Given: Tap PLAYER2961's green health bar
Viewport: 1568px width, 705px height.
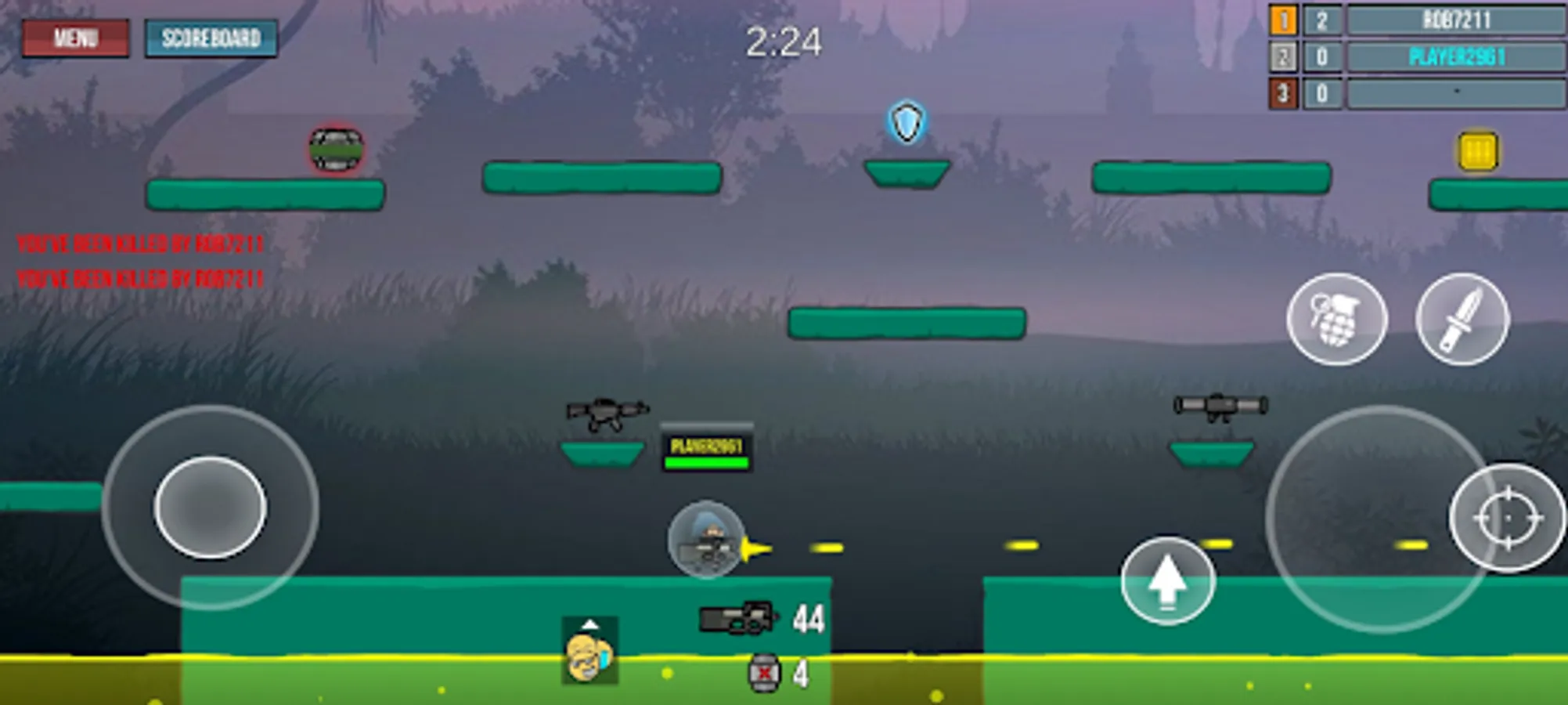Looking at the screenshot, I should coord(706,462).
